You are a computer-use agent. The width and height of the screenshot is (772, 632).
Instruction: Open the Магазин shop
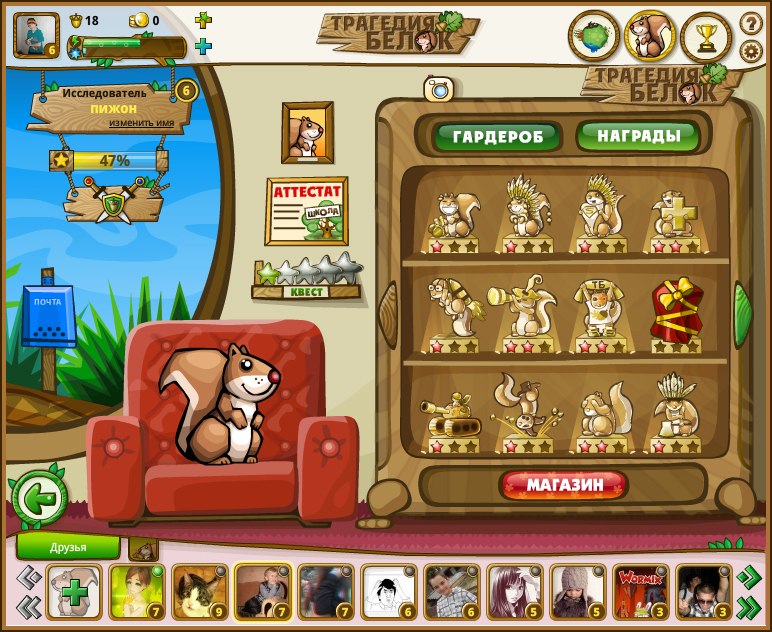coord(565,485)
